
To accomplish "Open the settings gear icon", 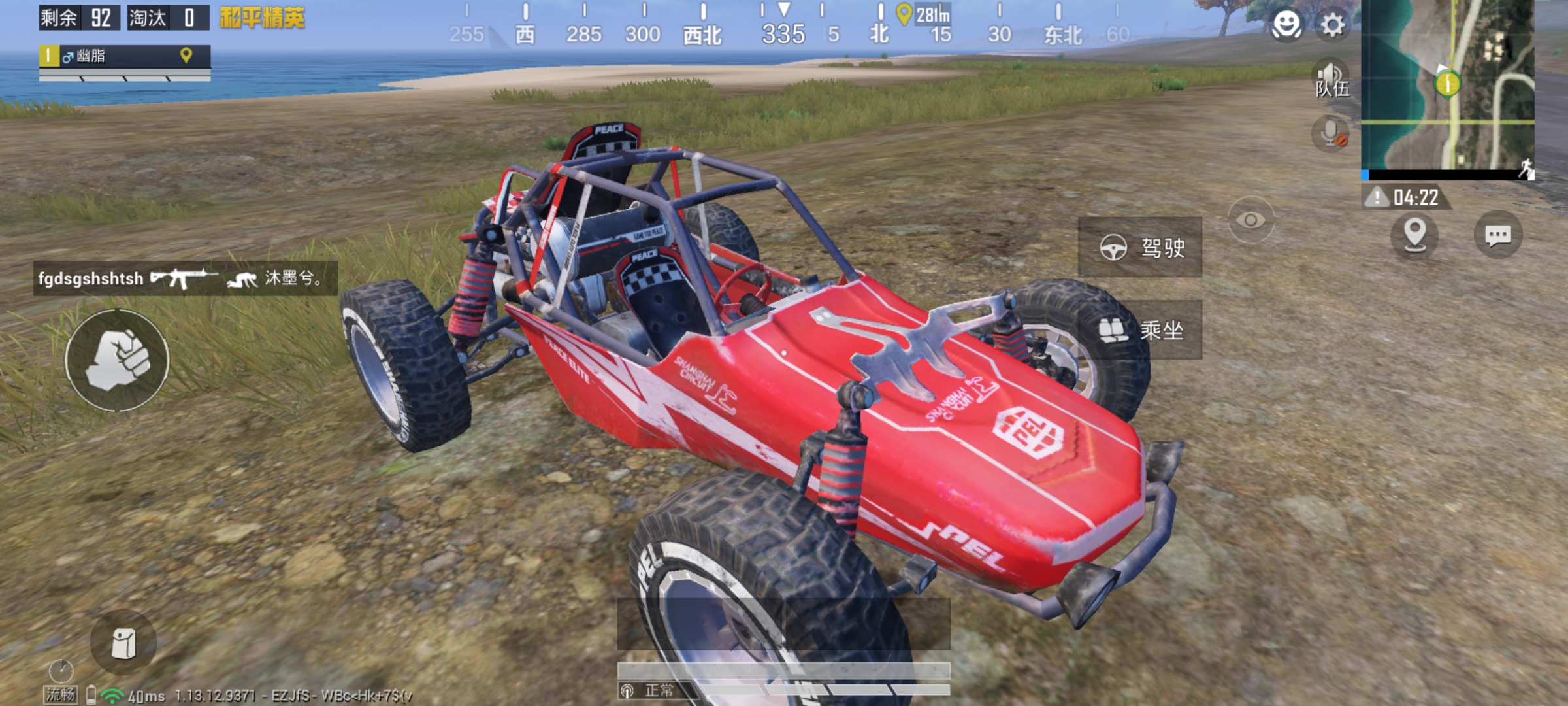I will pyautogui.click(x=1333, y=25).
